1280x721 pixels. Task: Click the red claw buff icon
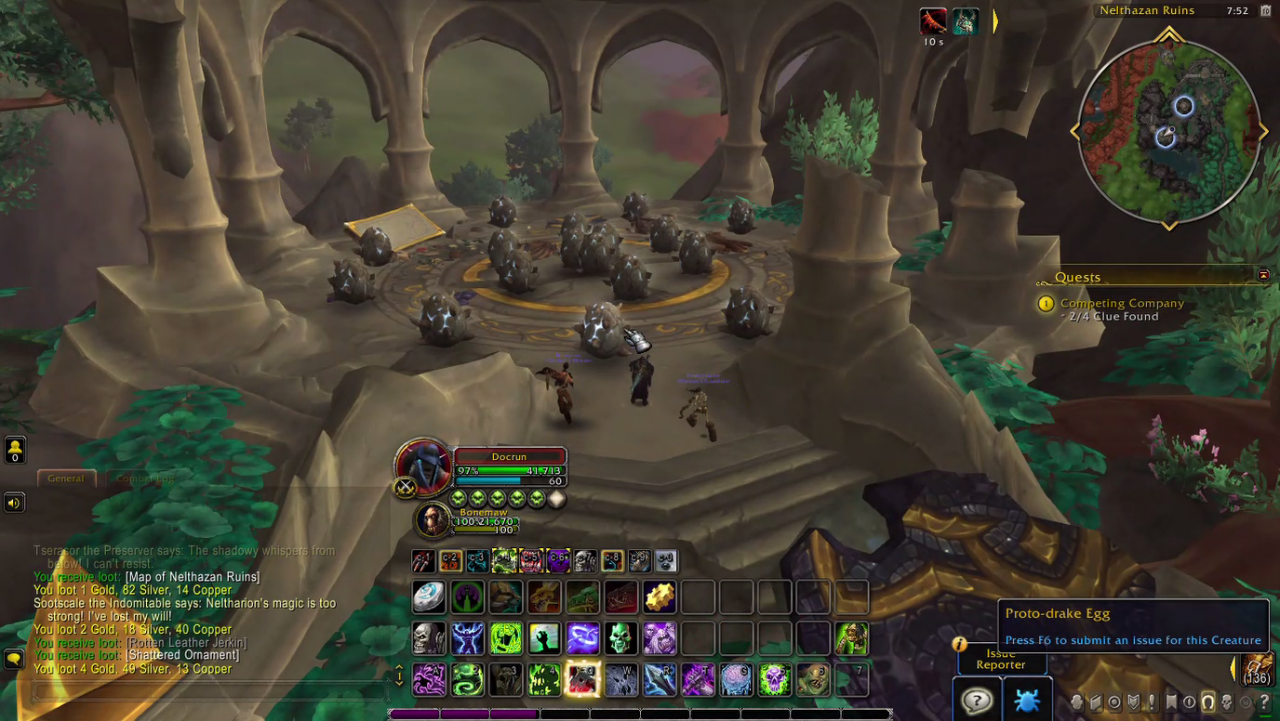click(933, 21)
